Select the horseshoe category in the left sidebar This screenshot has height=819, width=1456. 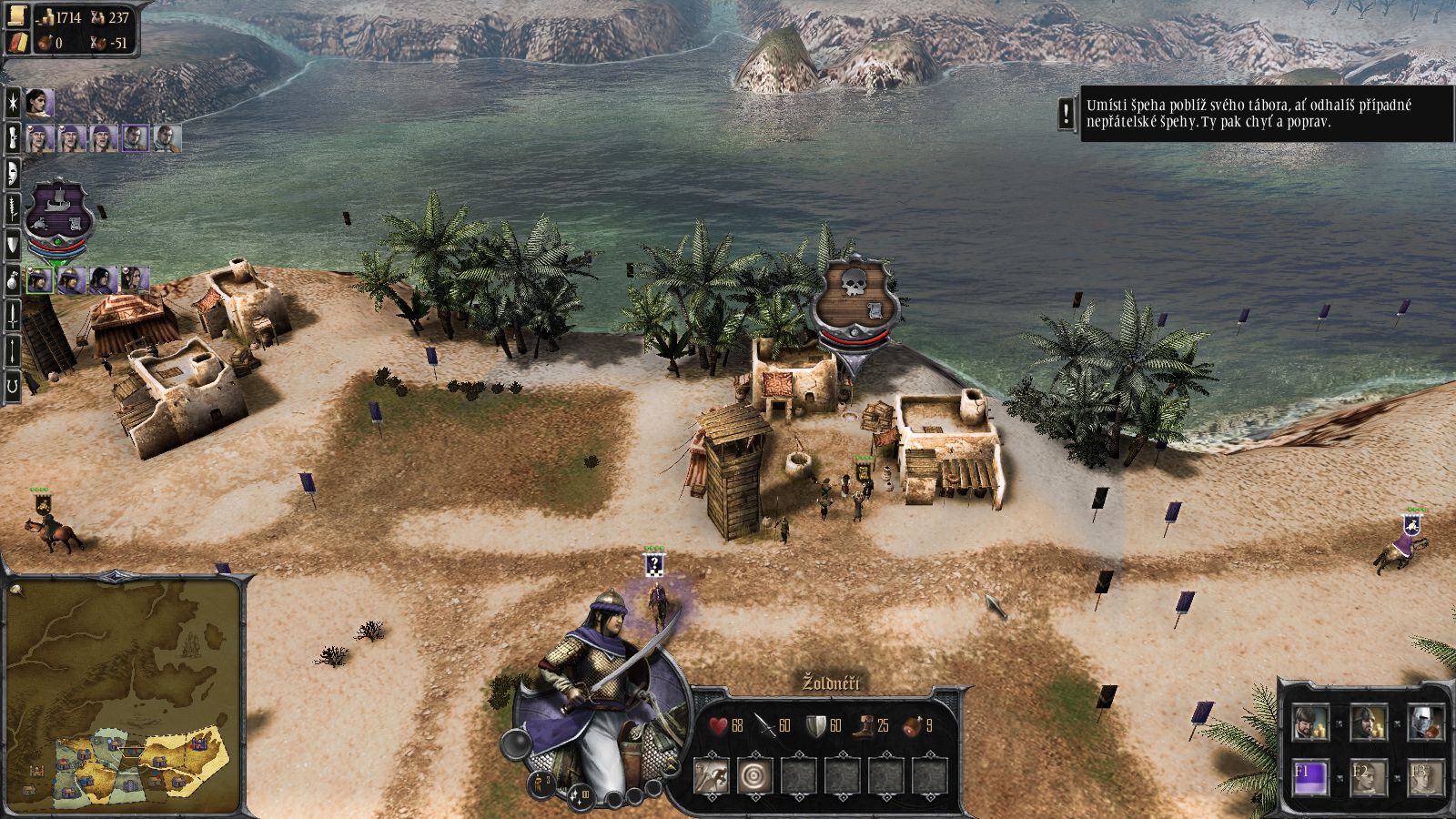pos(13,386)
